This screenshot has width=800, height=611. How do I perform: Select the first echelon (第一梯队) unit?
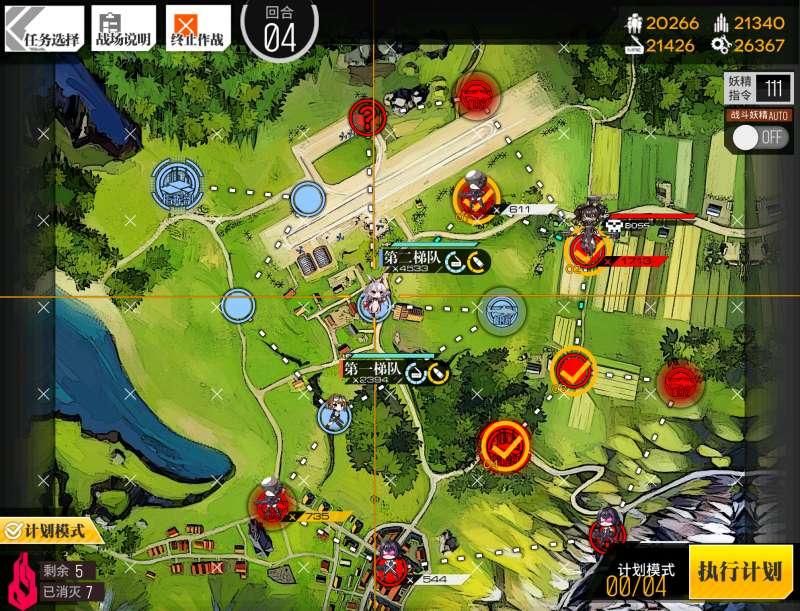335,413
